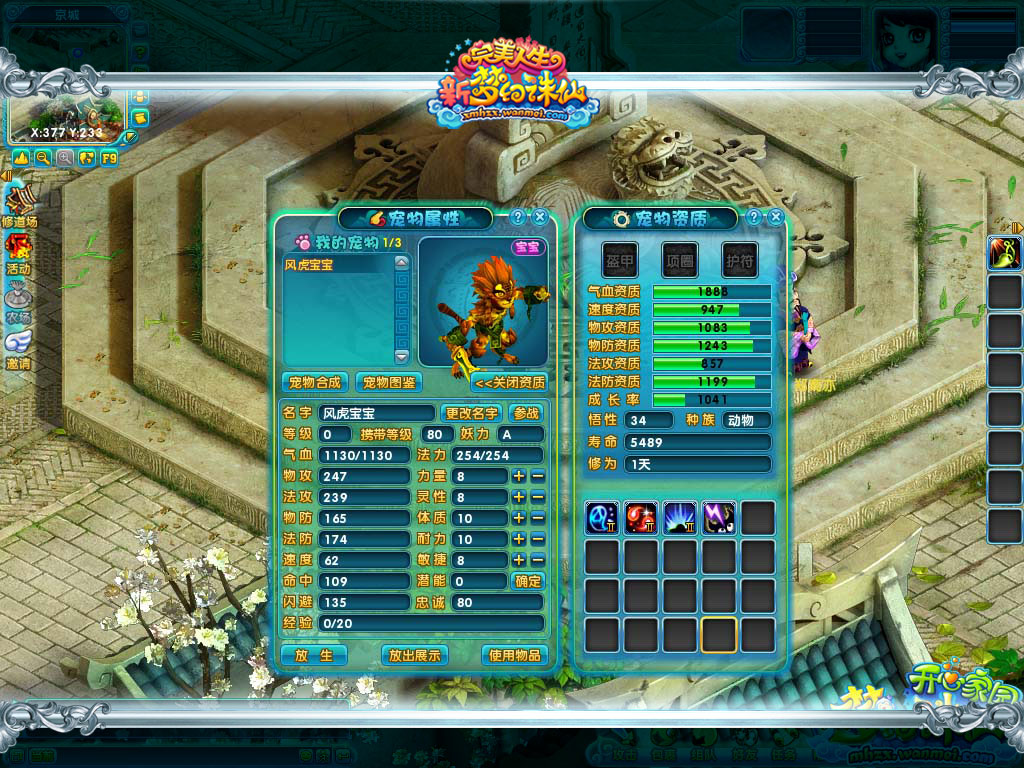Open the 活动 events icon
The height and width of the screenshot is (768, 1024).
(18, 250)
